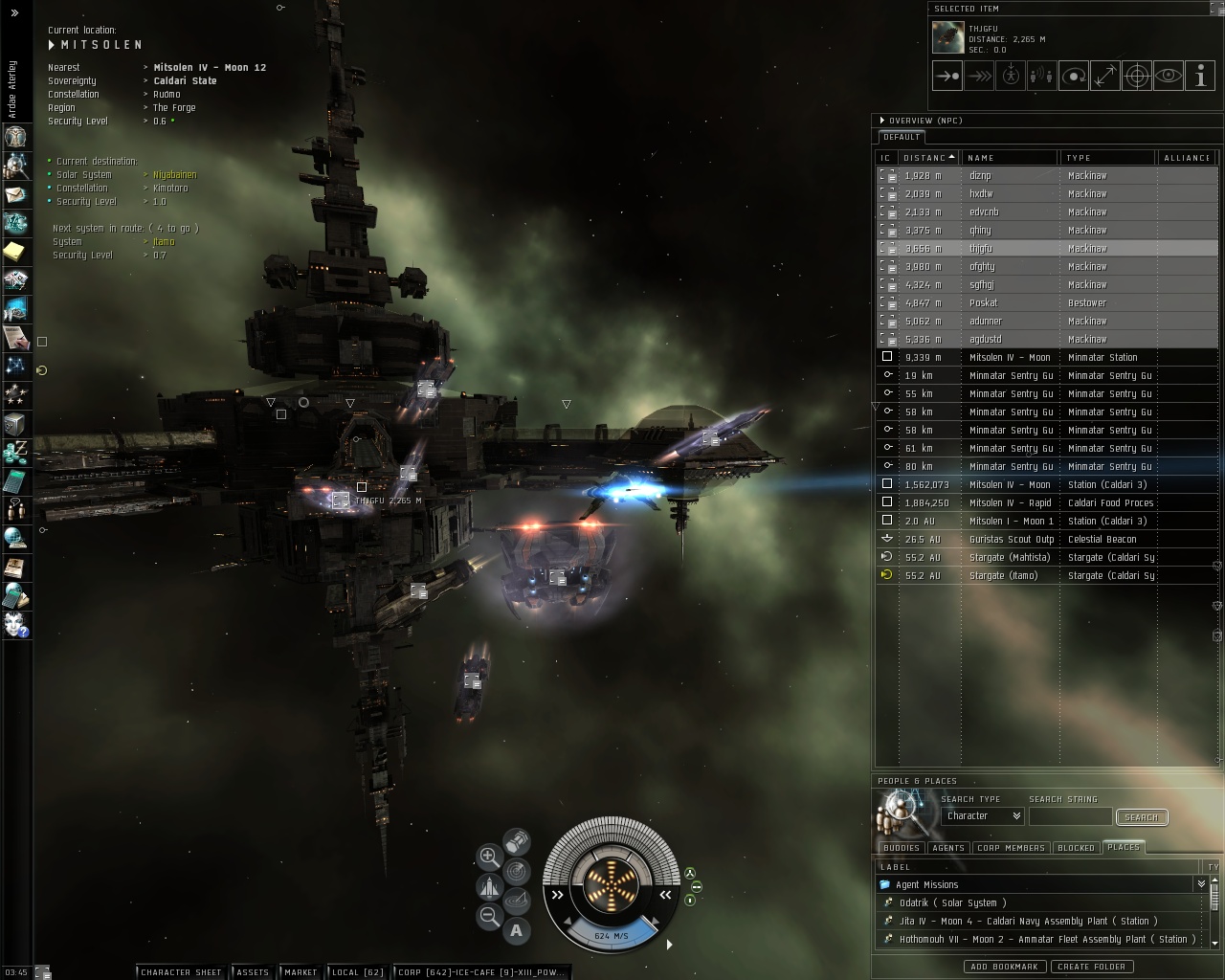The image size is (1225, 980).
Task: Open the search type Character dropdown
Action: pyautogui.click(x=983, y=816)
